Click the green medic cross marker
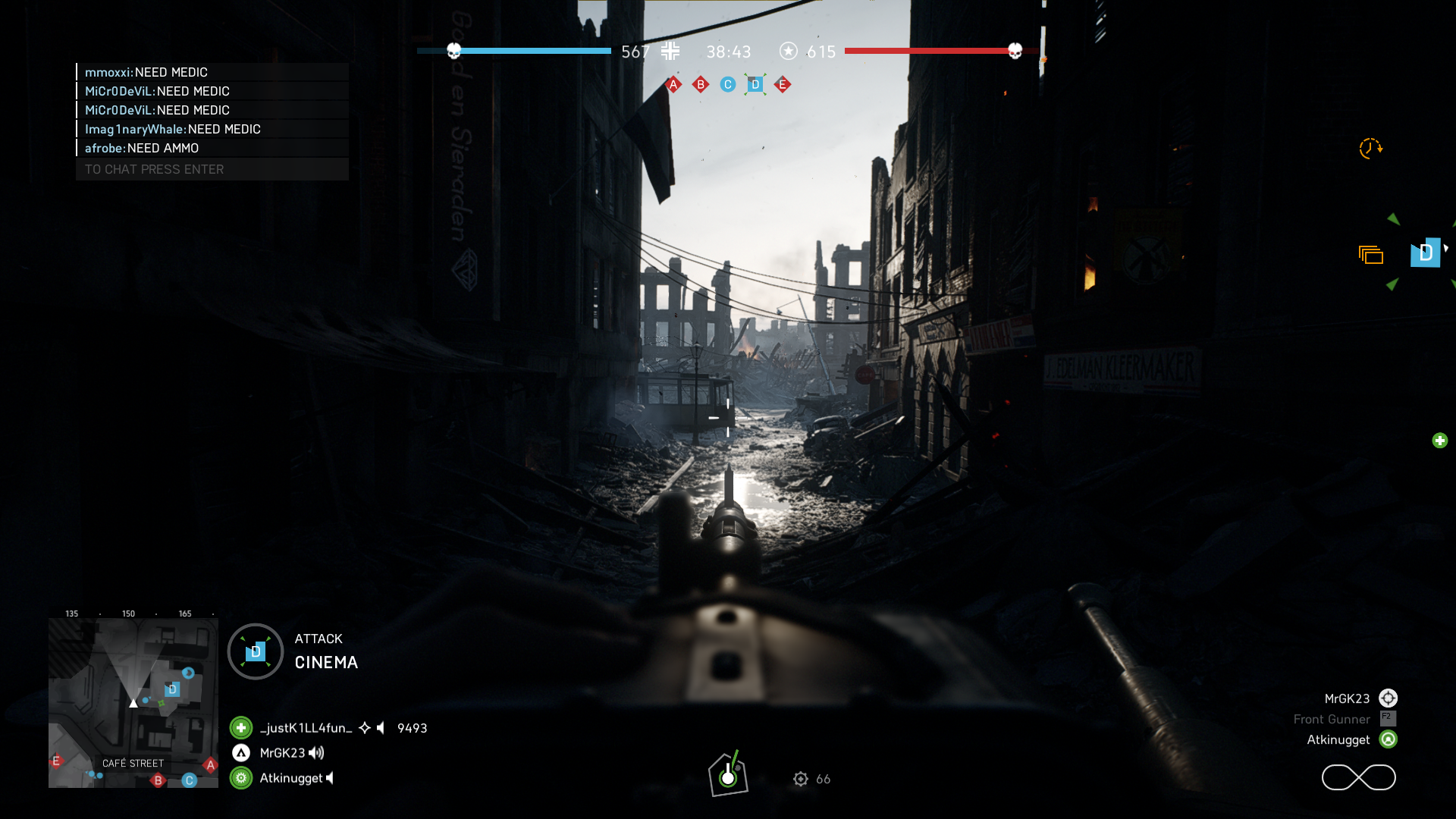The width and height of the screenshot is (1456, 819). 1439,441
